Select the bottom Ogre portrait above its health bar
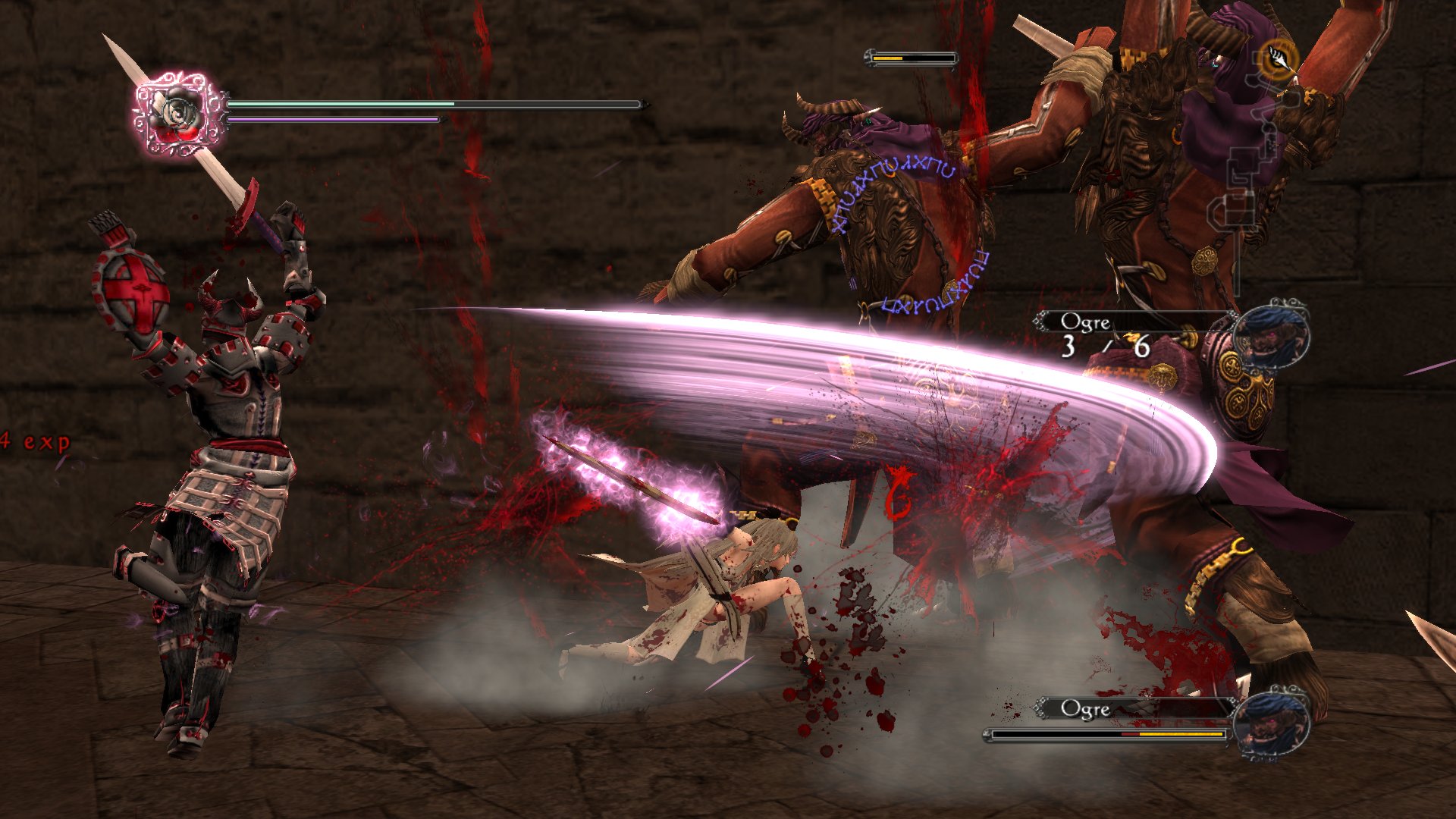This screenshot has height=819, width=1456. [1272, 721]
